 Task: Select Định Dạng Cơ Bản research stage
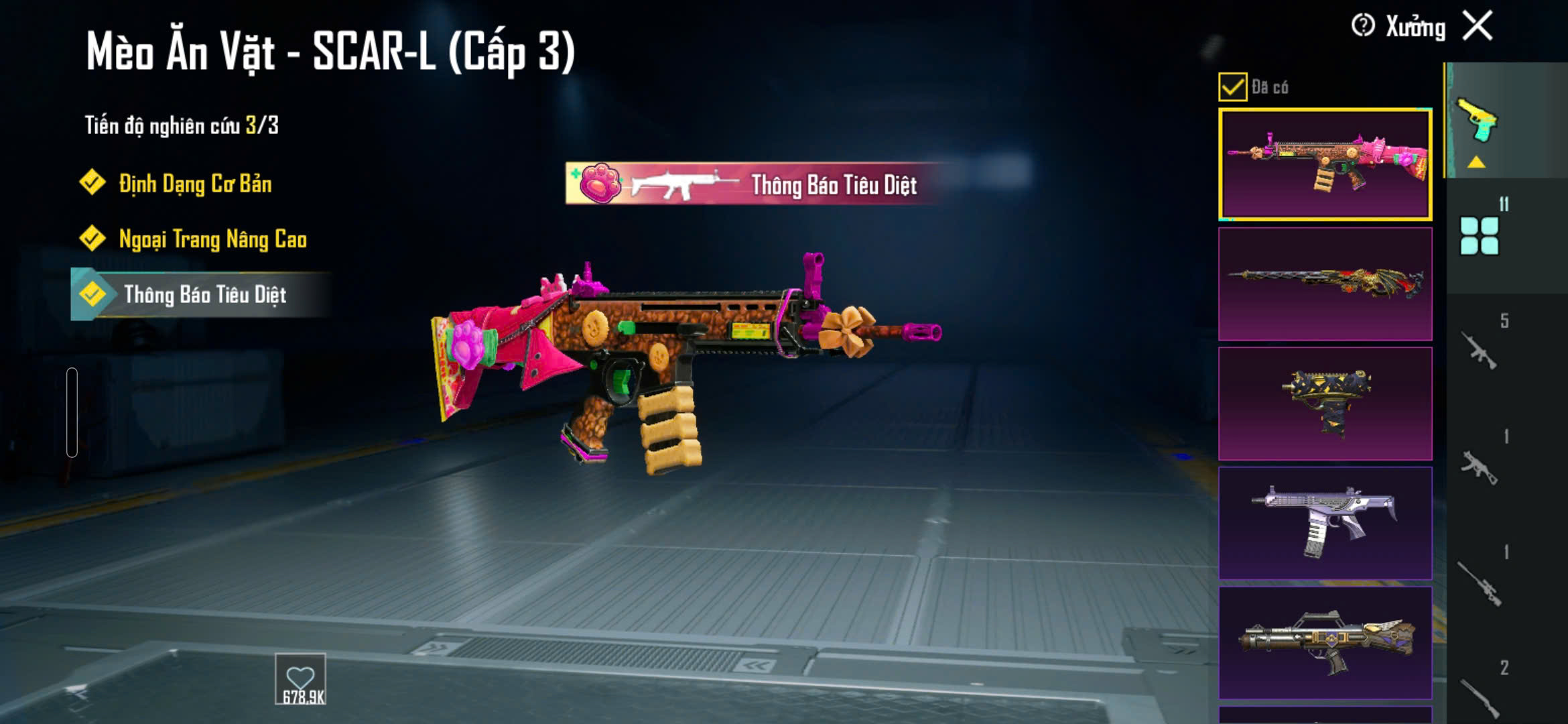[194, 184]
